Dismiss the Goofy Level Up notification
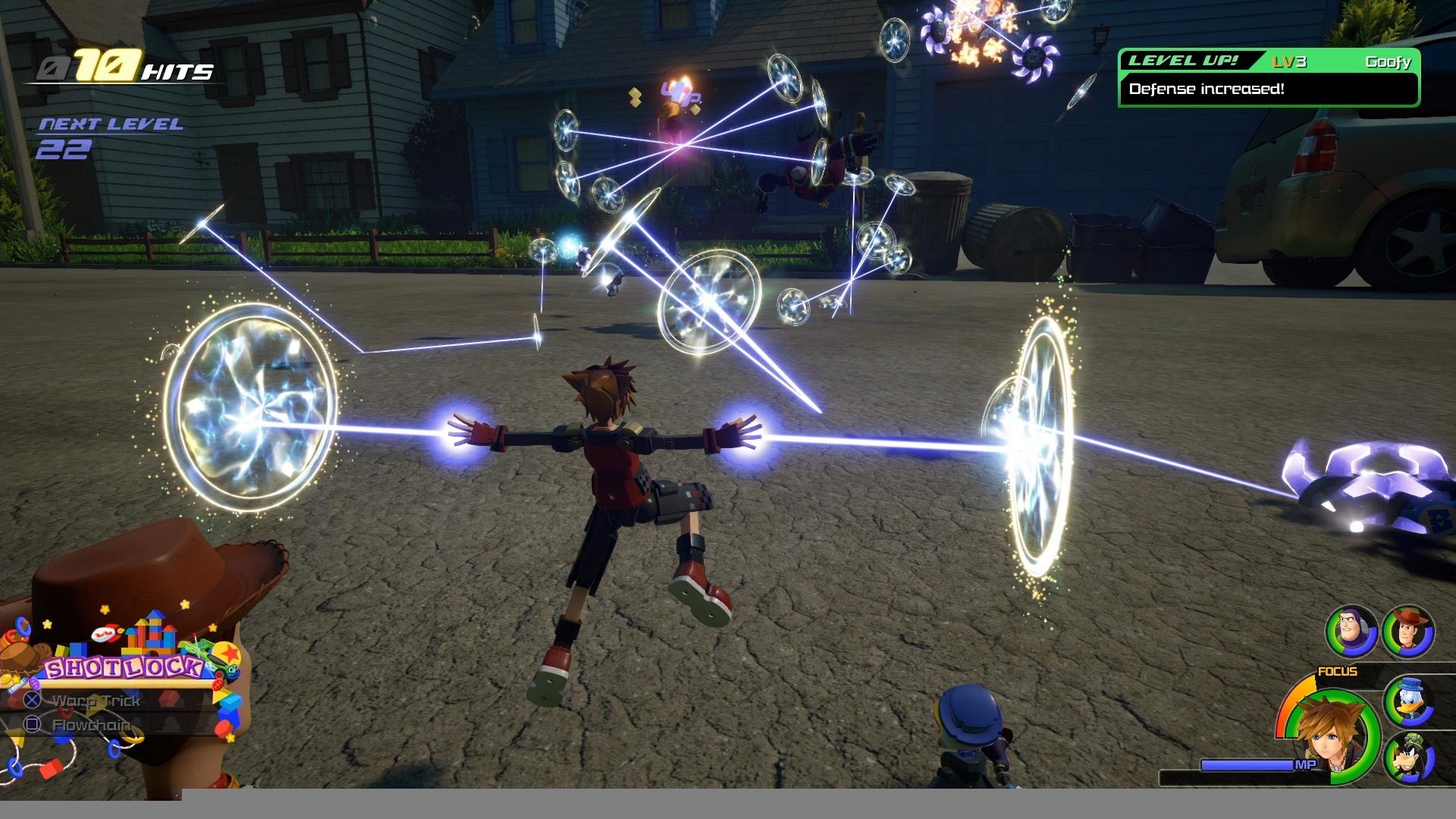The height and width of the screenshot is (819, 1456). point(1269,78)
